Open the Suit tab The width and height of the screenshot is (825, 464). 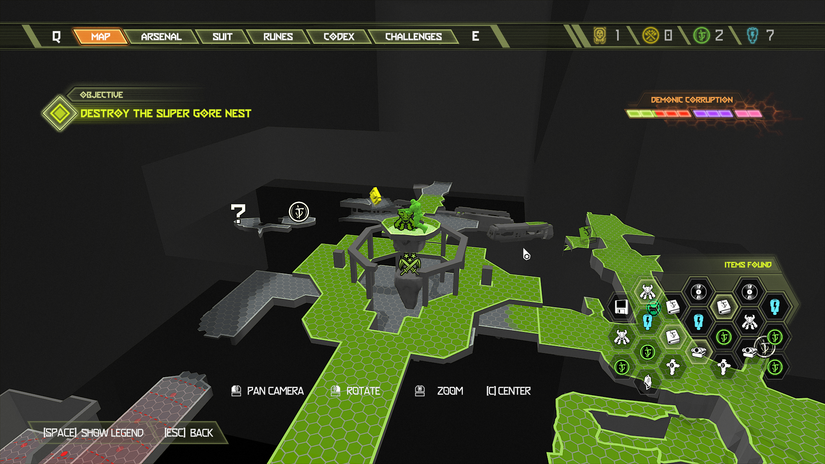[x=222, y=37]
